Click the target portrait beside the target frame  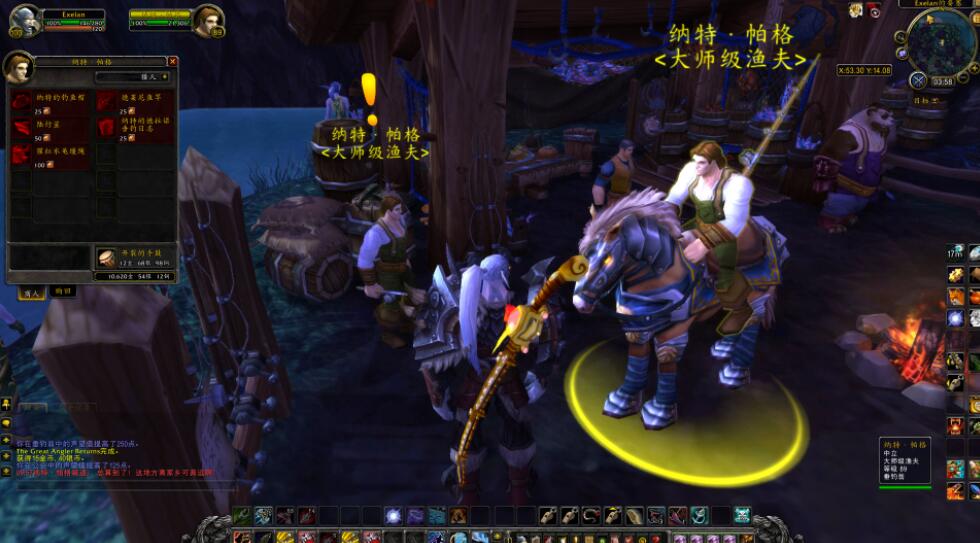point(208,20)
